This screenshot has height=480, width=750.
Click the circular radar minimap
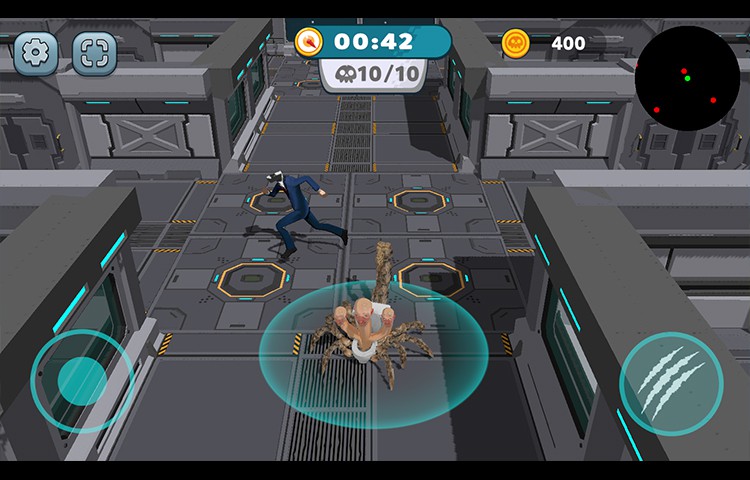[x=687, y=78]
